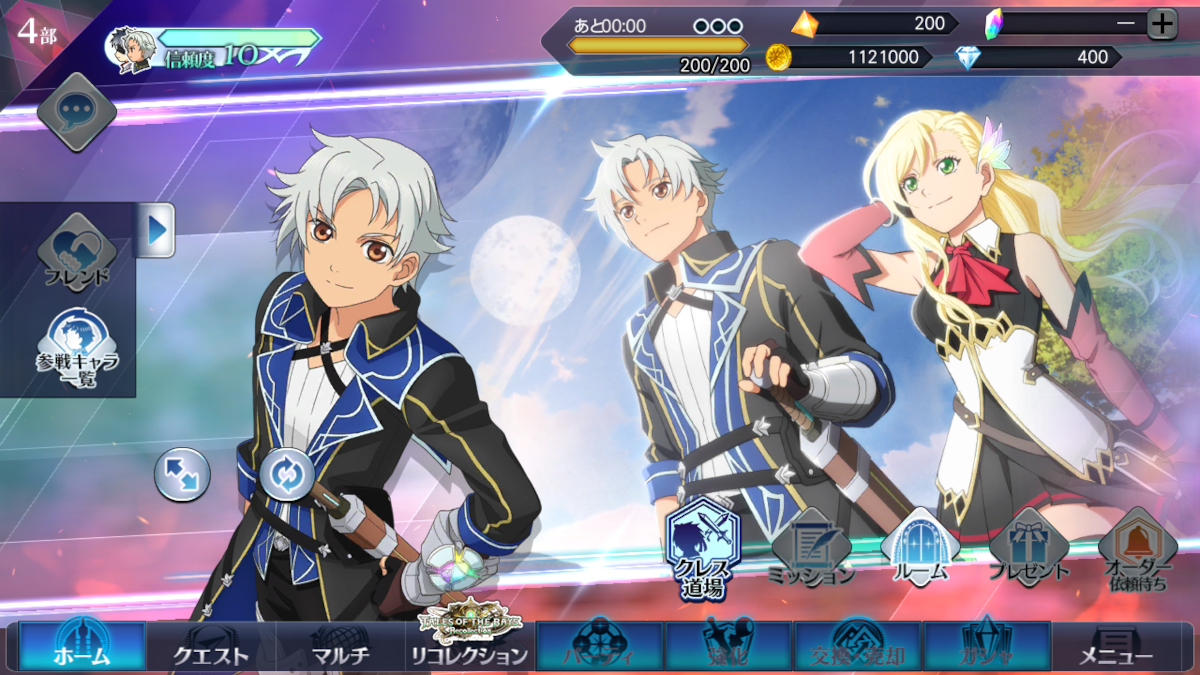1200x675 pixels.
Task: Check the プレゼント (Present) gift box
Action: [x=1028, y=547]
